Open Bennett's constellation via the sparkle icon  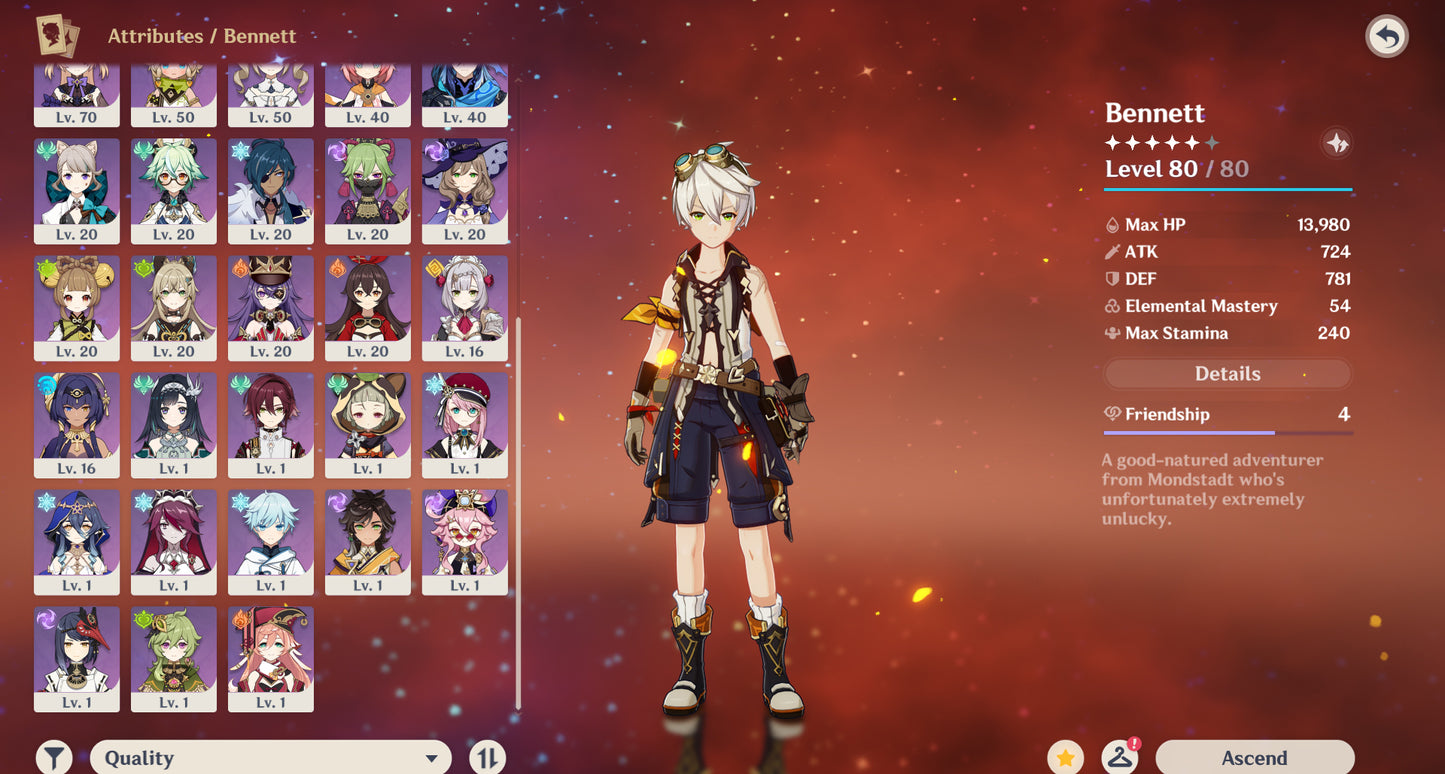pyautogui.click(x=1337, y=143)
